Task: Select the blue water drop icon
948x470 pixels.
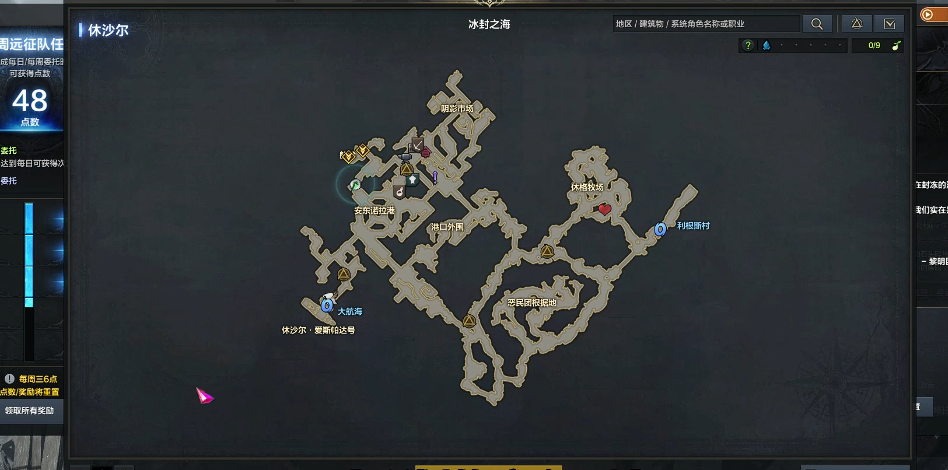Action: pos(766,45)
